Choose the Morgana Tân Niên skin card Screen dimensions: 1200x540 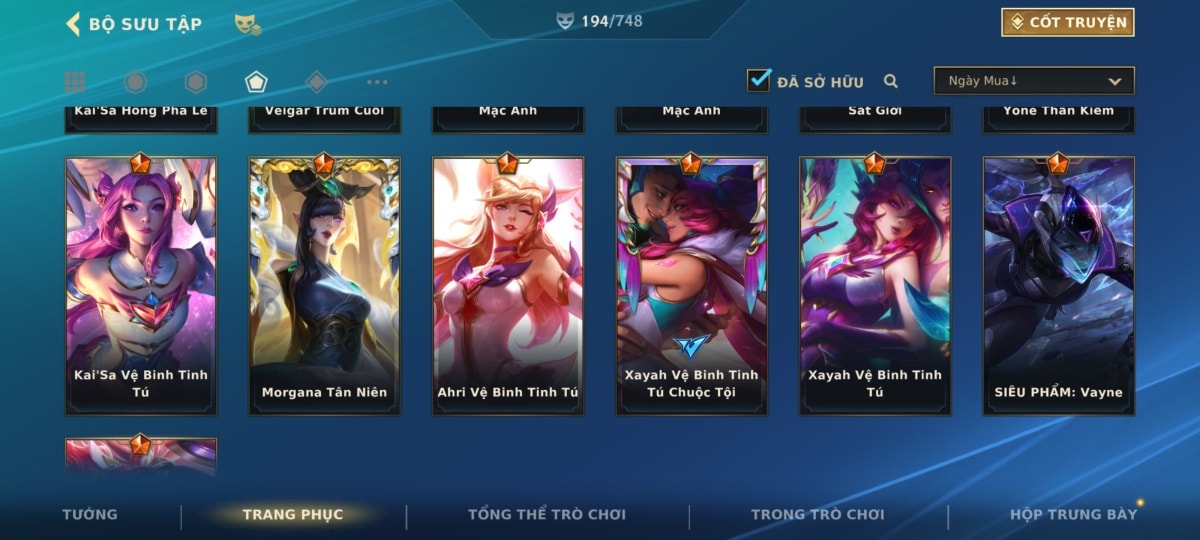pos(324,285)
